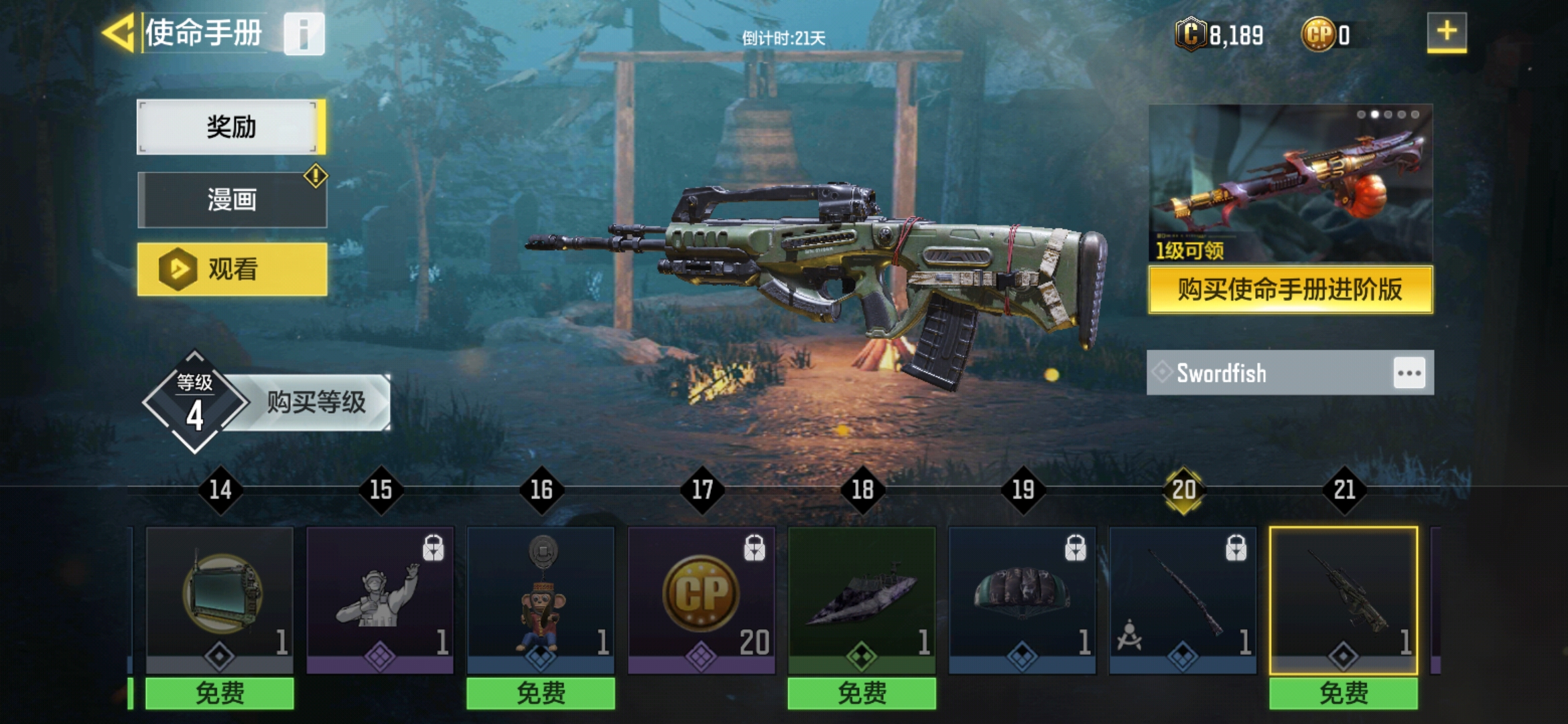
Task: Buy tiers with 购买等级 button
Action: click(x=316, y=402)
